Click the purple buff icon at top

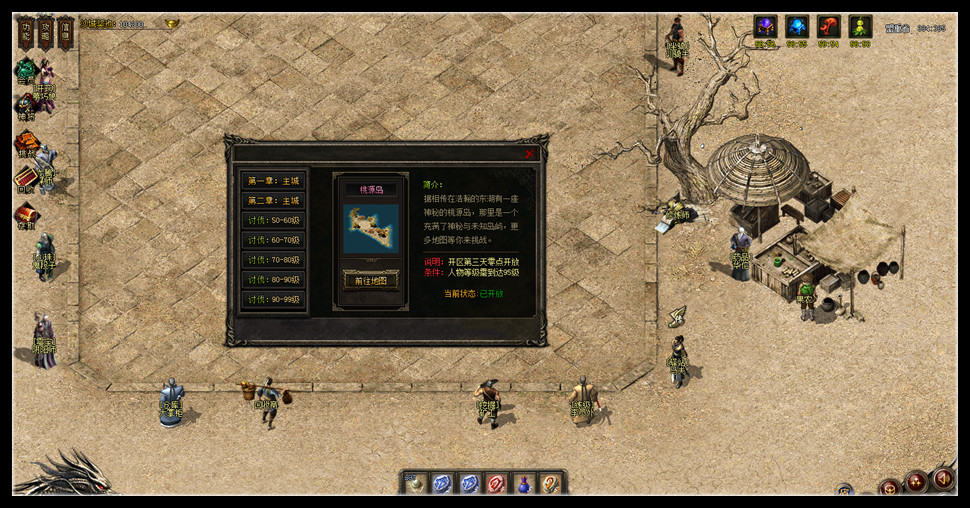(765, 27)
